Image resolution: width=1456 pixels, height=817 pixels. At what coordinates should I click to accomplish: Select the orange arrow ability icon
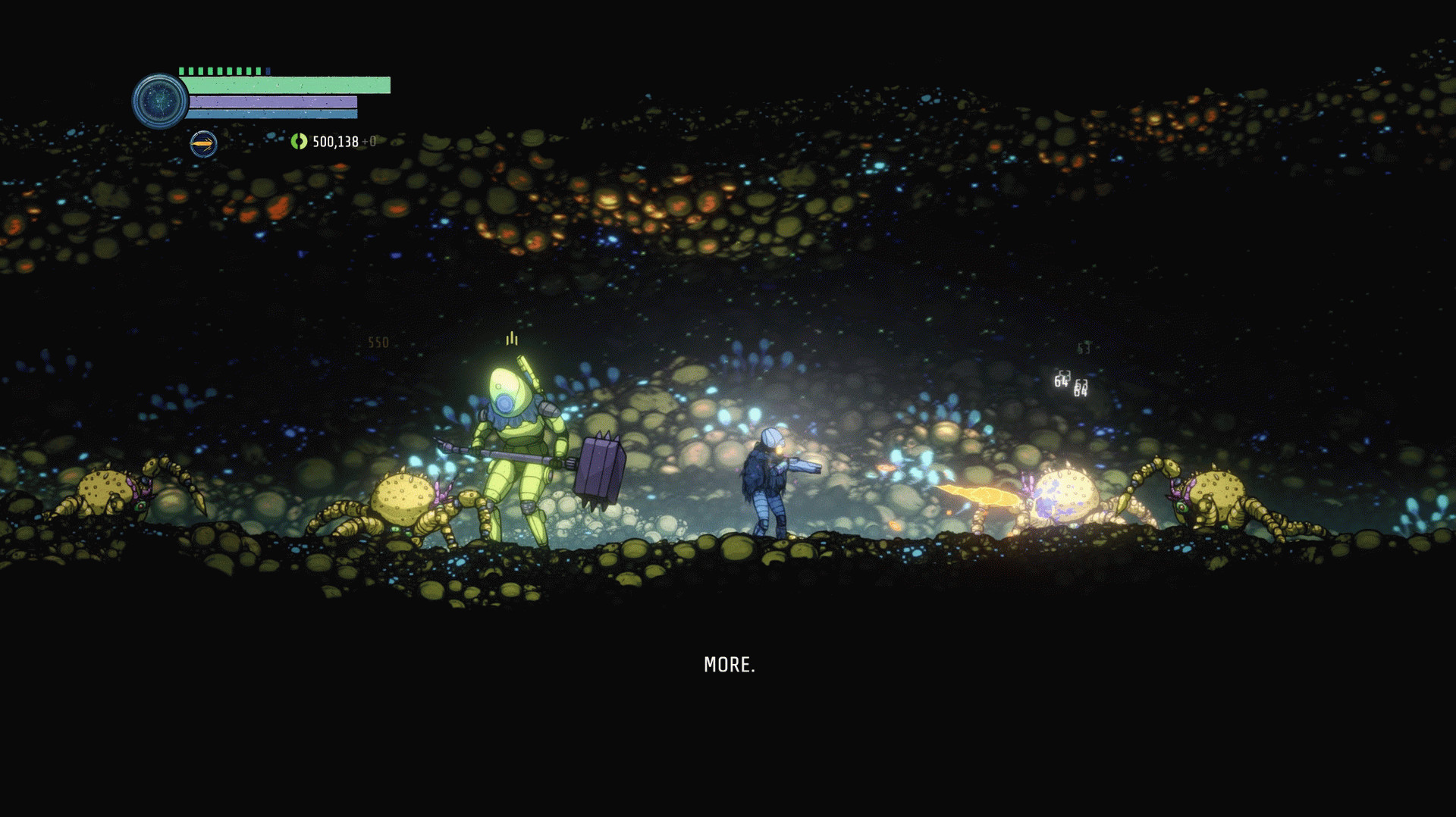[203, 143]
